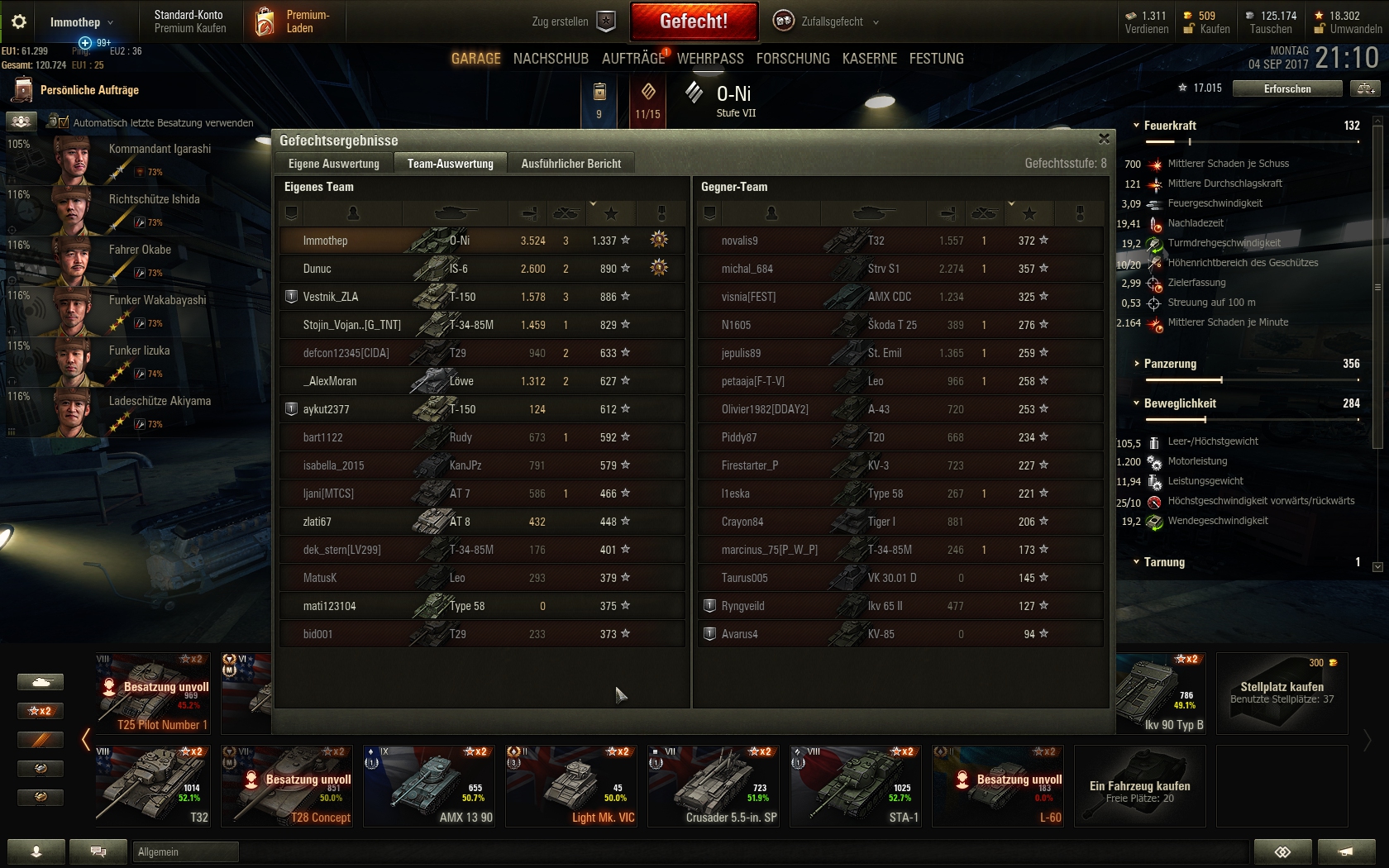
Task: Select the STA-1 tank in the carousel
Action: coord(856,785)
